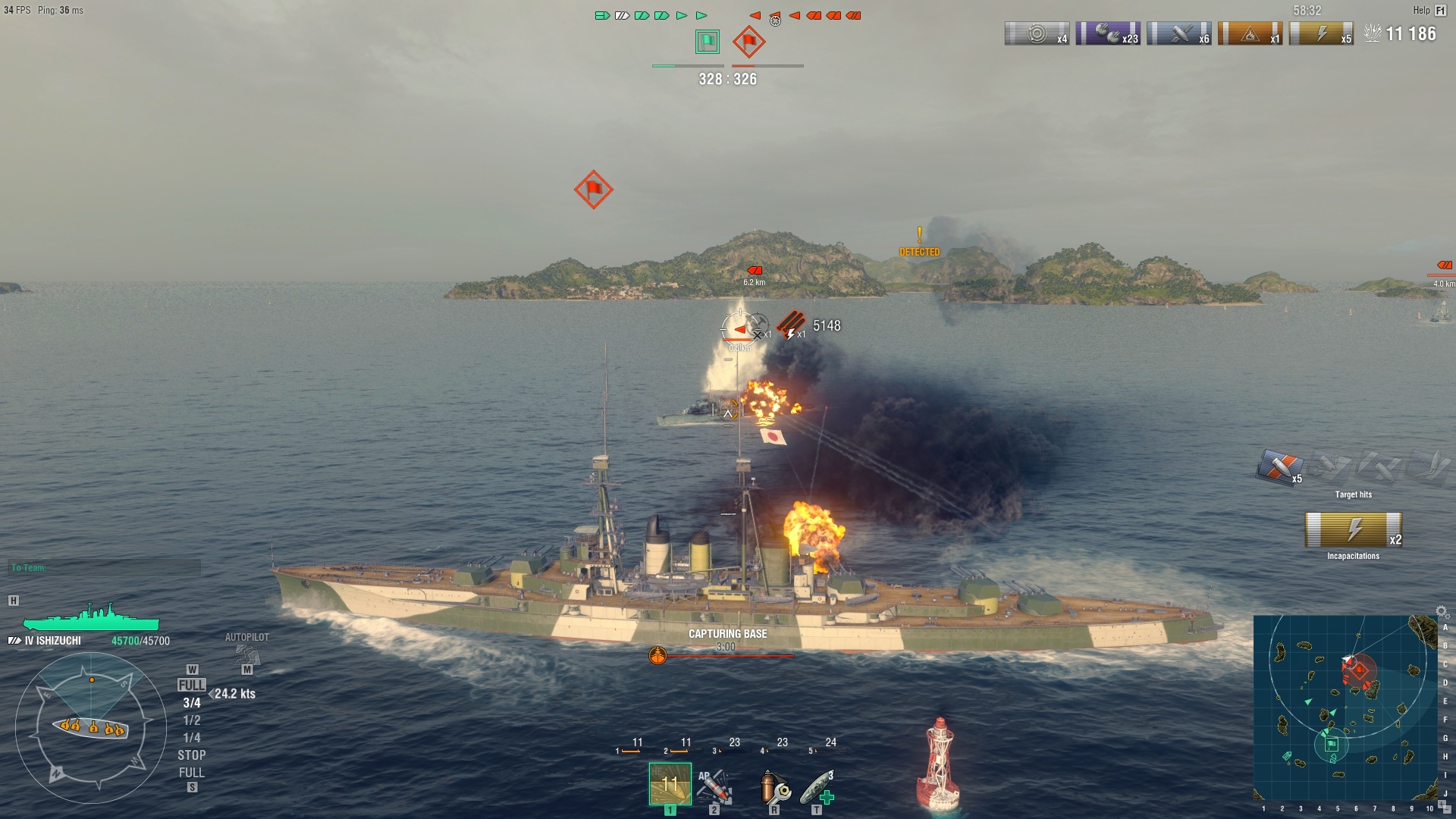
Task: Click the green allied base flag indicator
Action: [708, 42]
